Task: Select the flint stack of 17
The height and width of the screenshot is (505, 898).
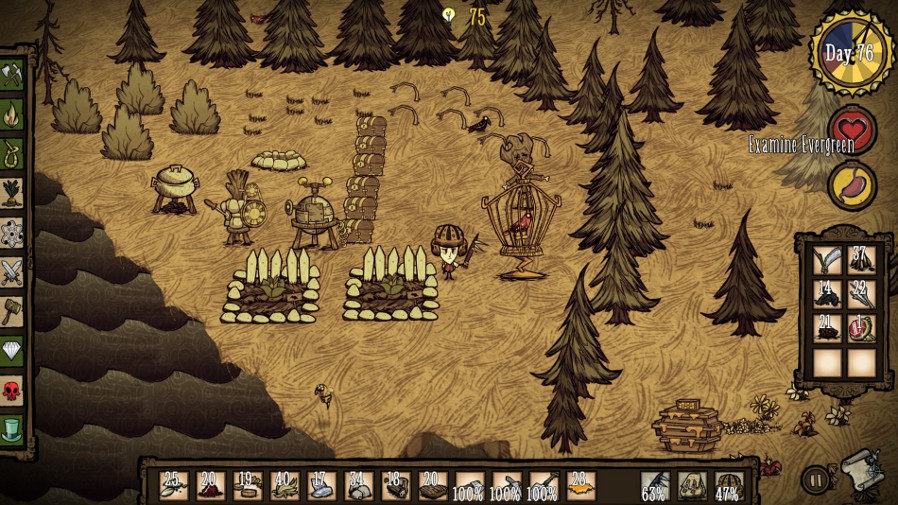Action: [321, 486]
